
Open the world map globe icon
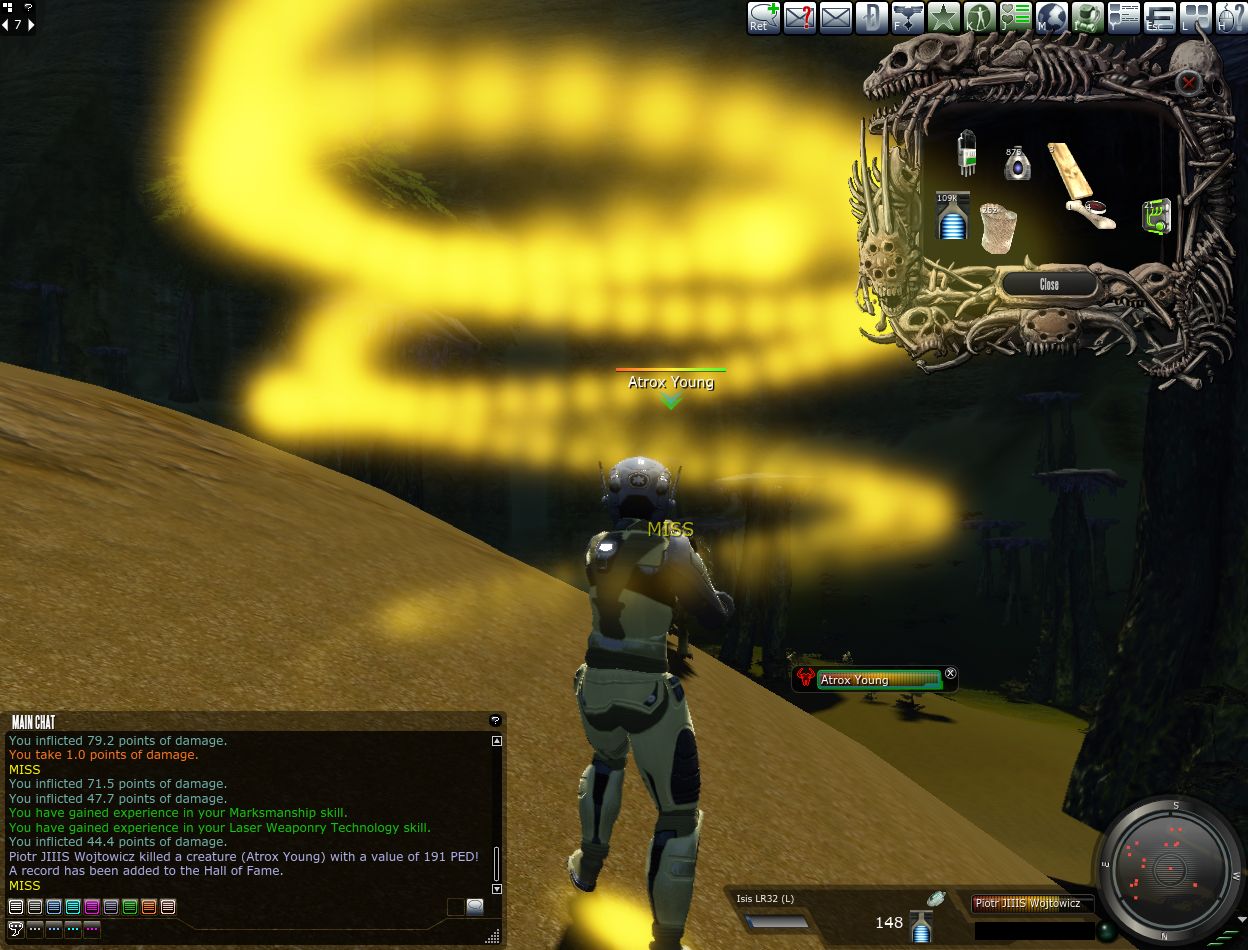1051,18
